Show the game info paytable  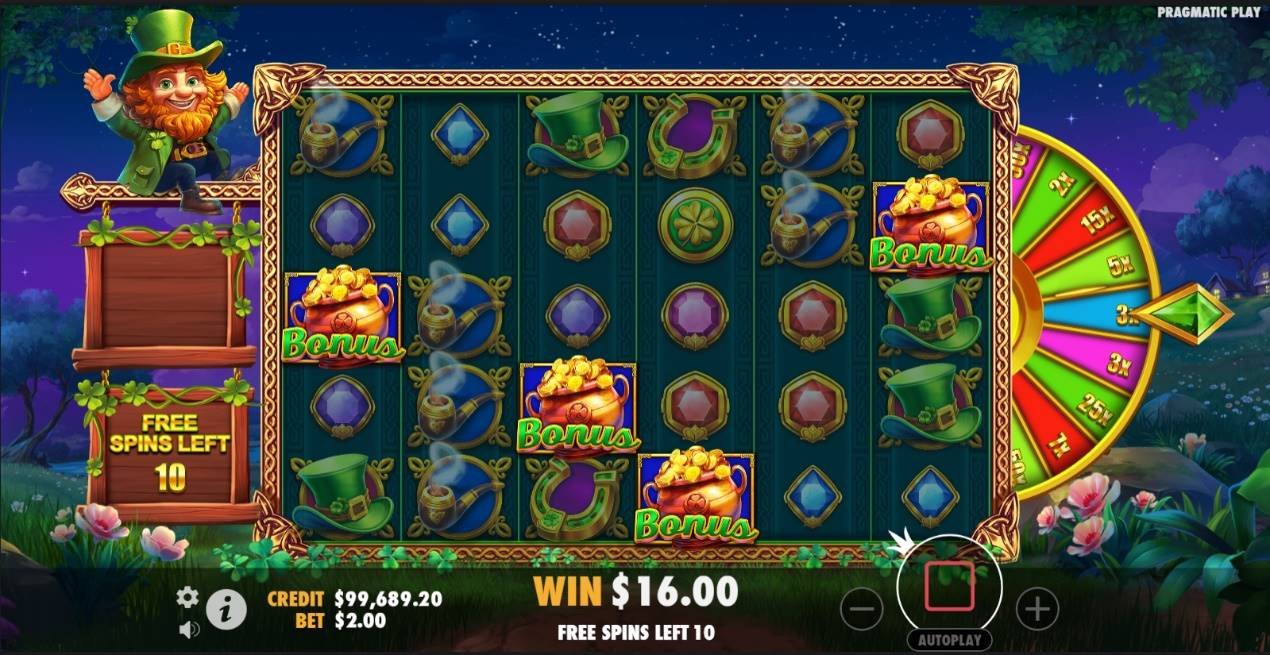coord(227,608)
